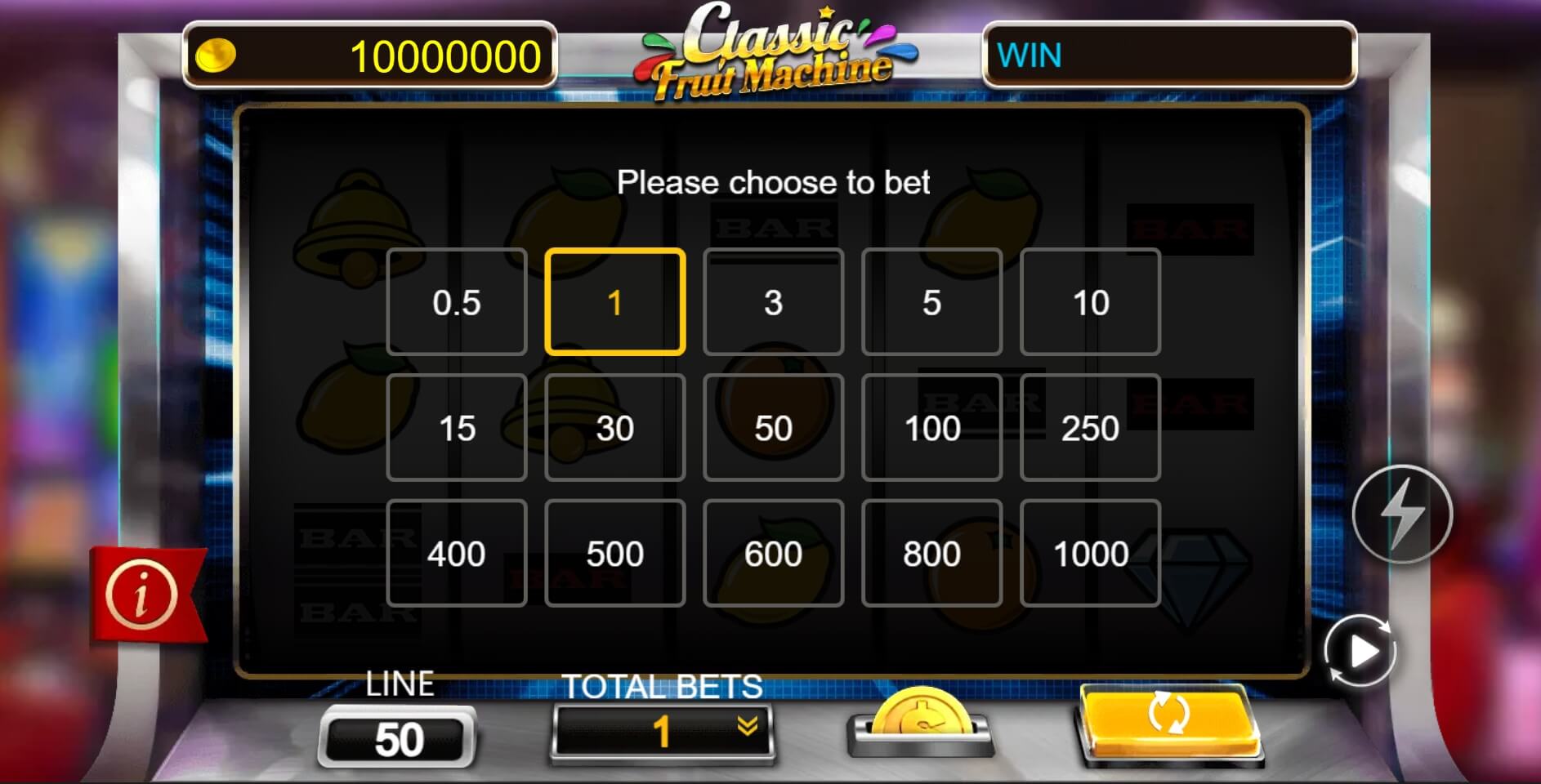Click the coin icon beside the balance
The image size is (1541, 784).
216,56
